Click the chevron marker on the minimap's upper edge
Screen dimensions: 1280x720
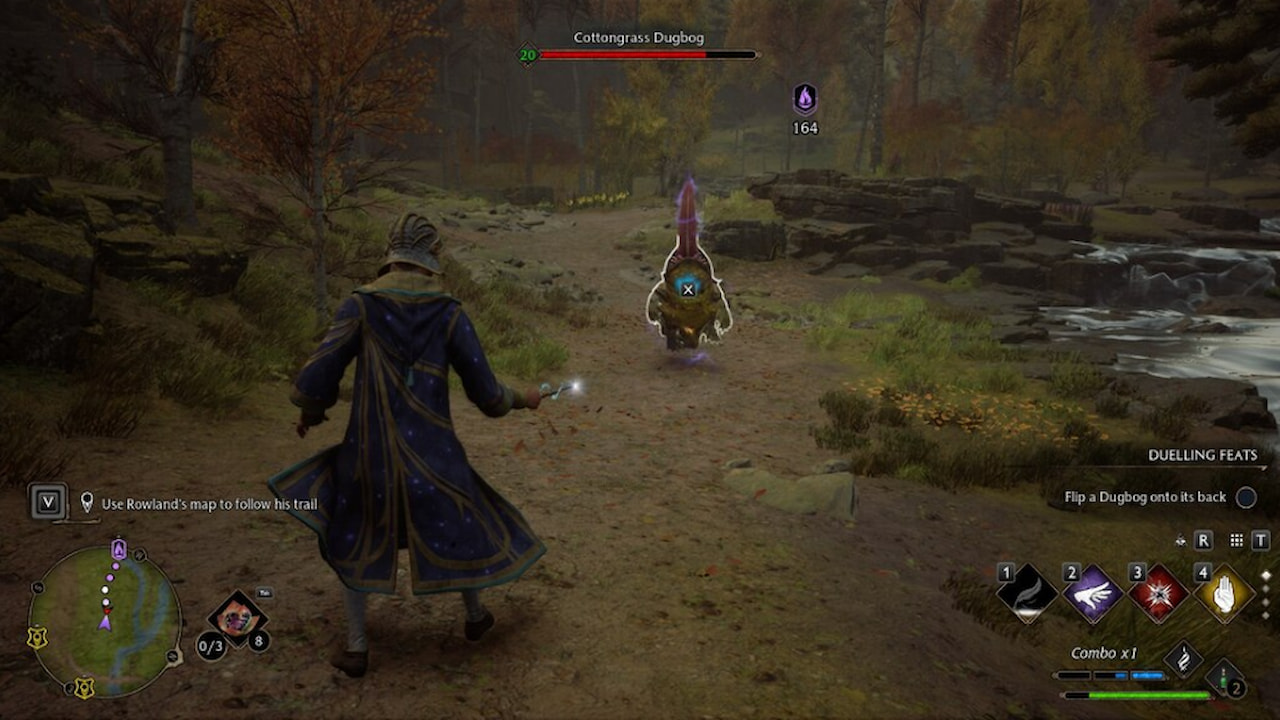click(x=139, y=556)
